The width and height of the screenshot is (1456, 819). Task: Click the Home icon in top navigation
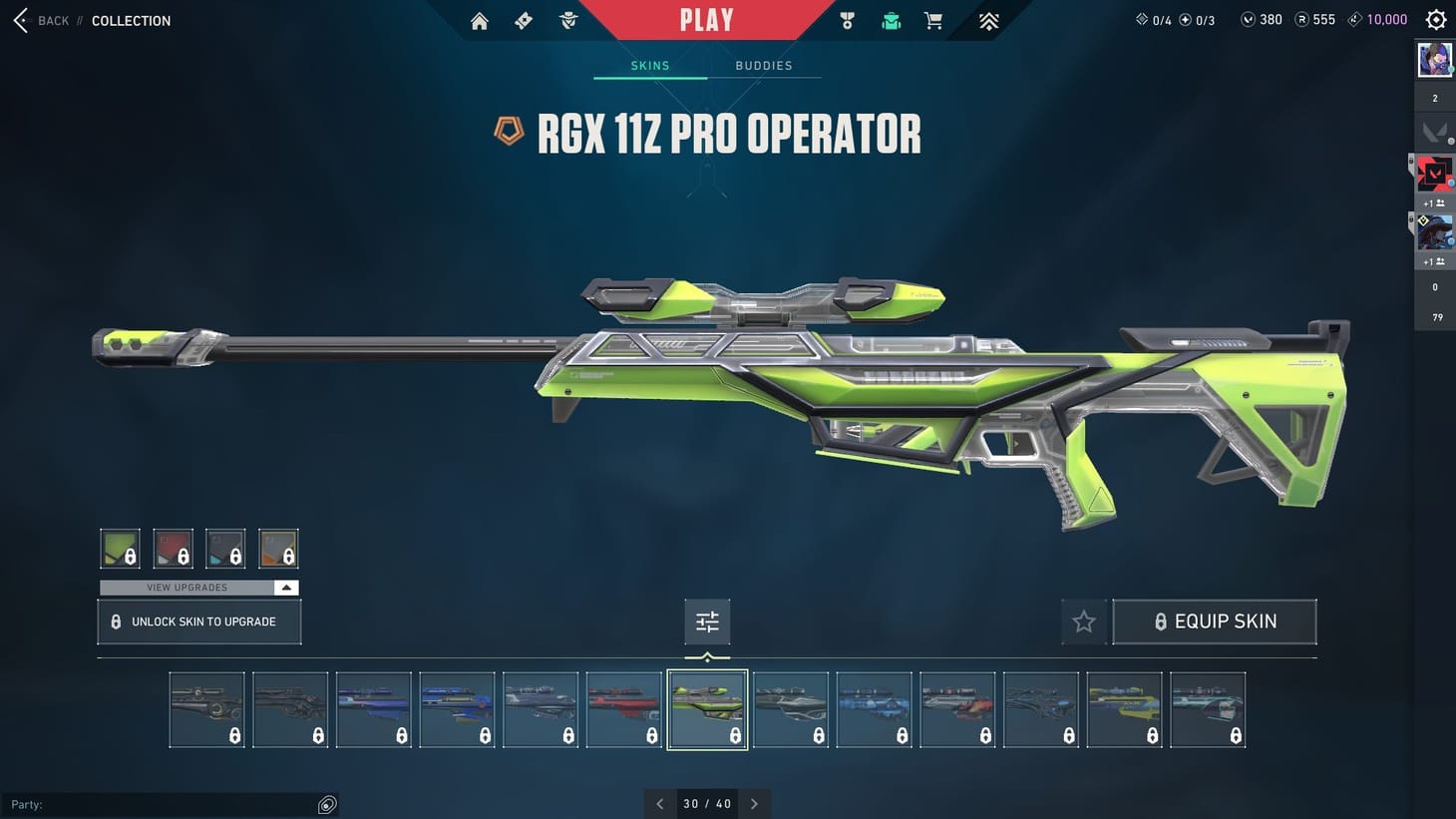(x=479, y=20)
